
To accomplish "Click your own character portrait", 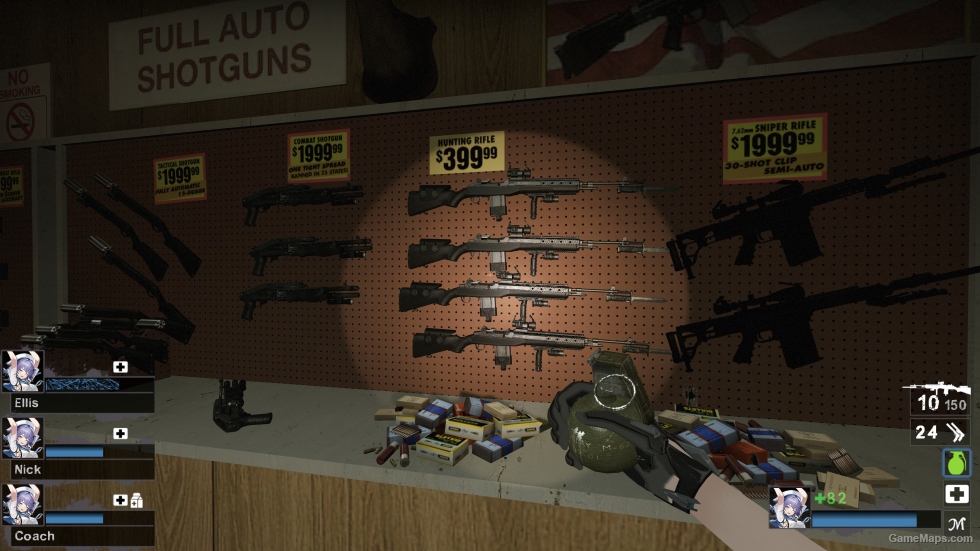I will click(789, 506).
